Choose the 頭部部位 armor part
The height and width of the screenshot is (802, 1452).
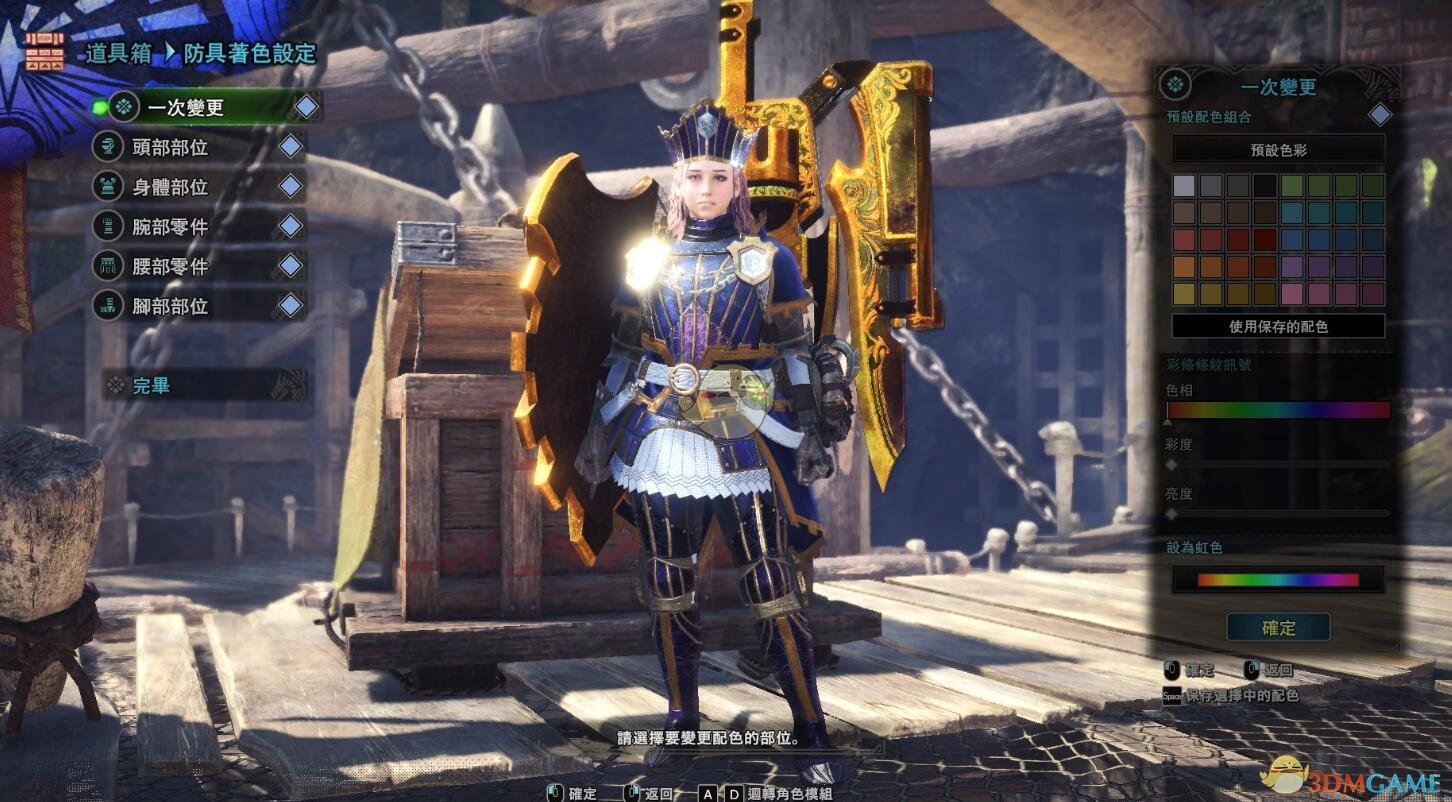(x=171, y=147)
